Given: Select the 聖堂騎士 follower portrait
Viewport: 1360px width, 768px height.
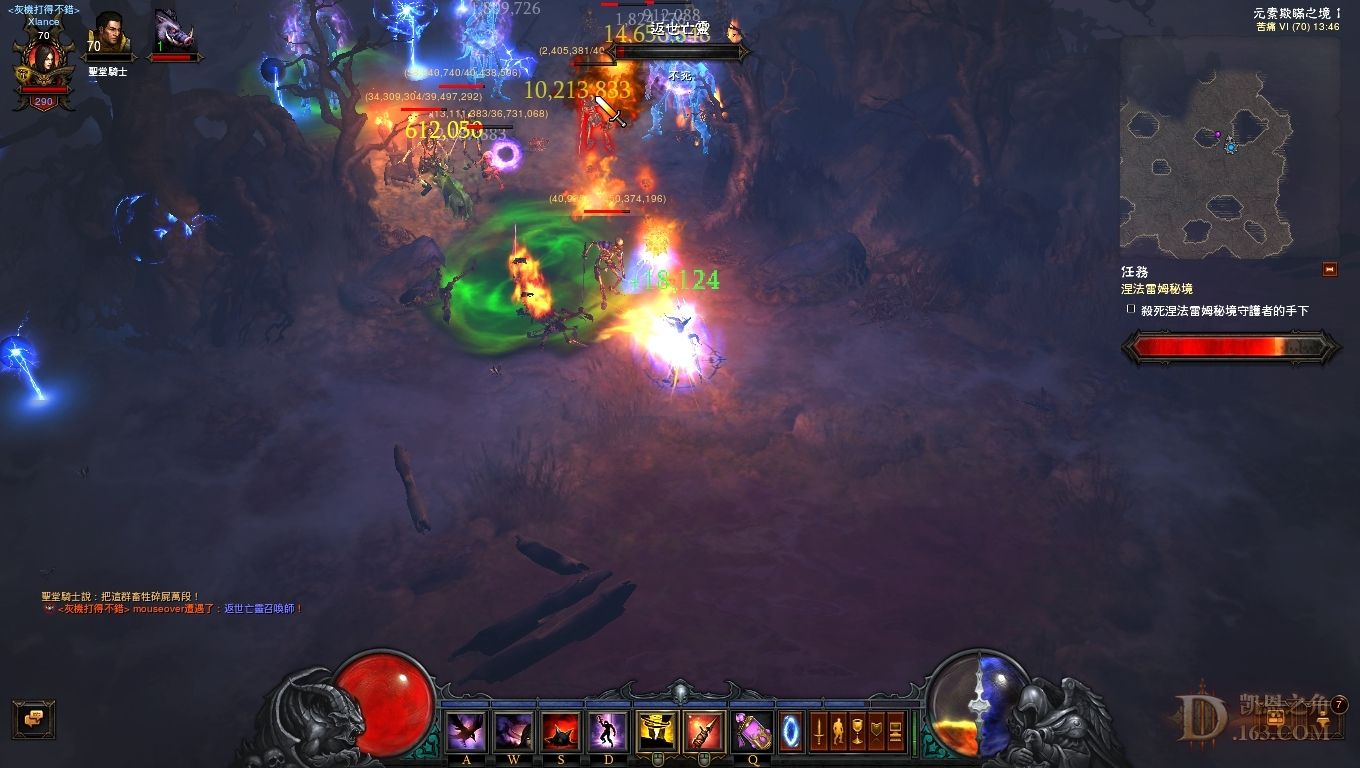Looking at the screenshot, I should tap(109, 38).
